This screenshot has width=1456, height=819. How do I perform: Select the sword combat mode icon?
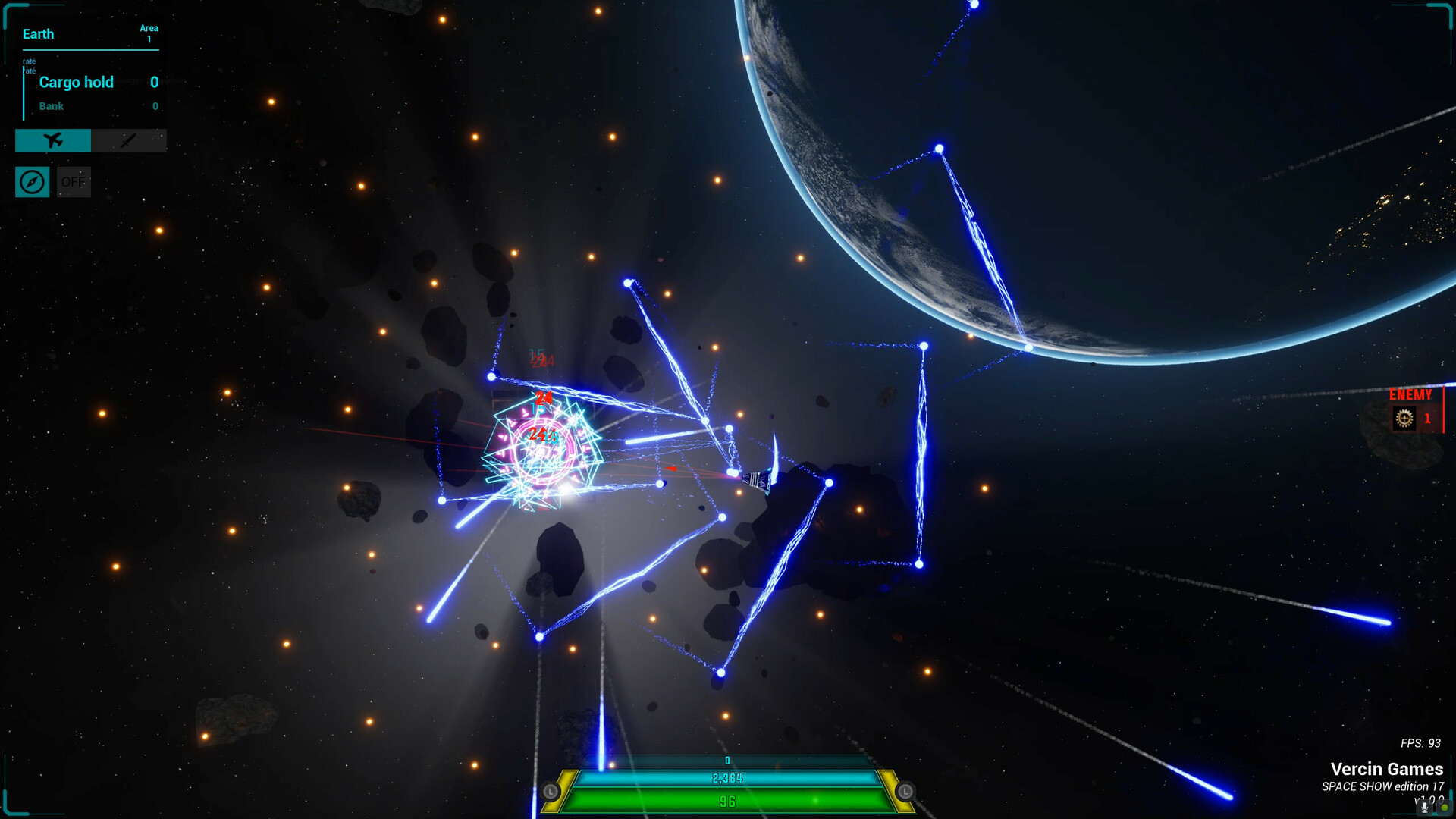point(128,140)
